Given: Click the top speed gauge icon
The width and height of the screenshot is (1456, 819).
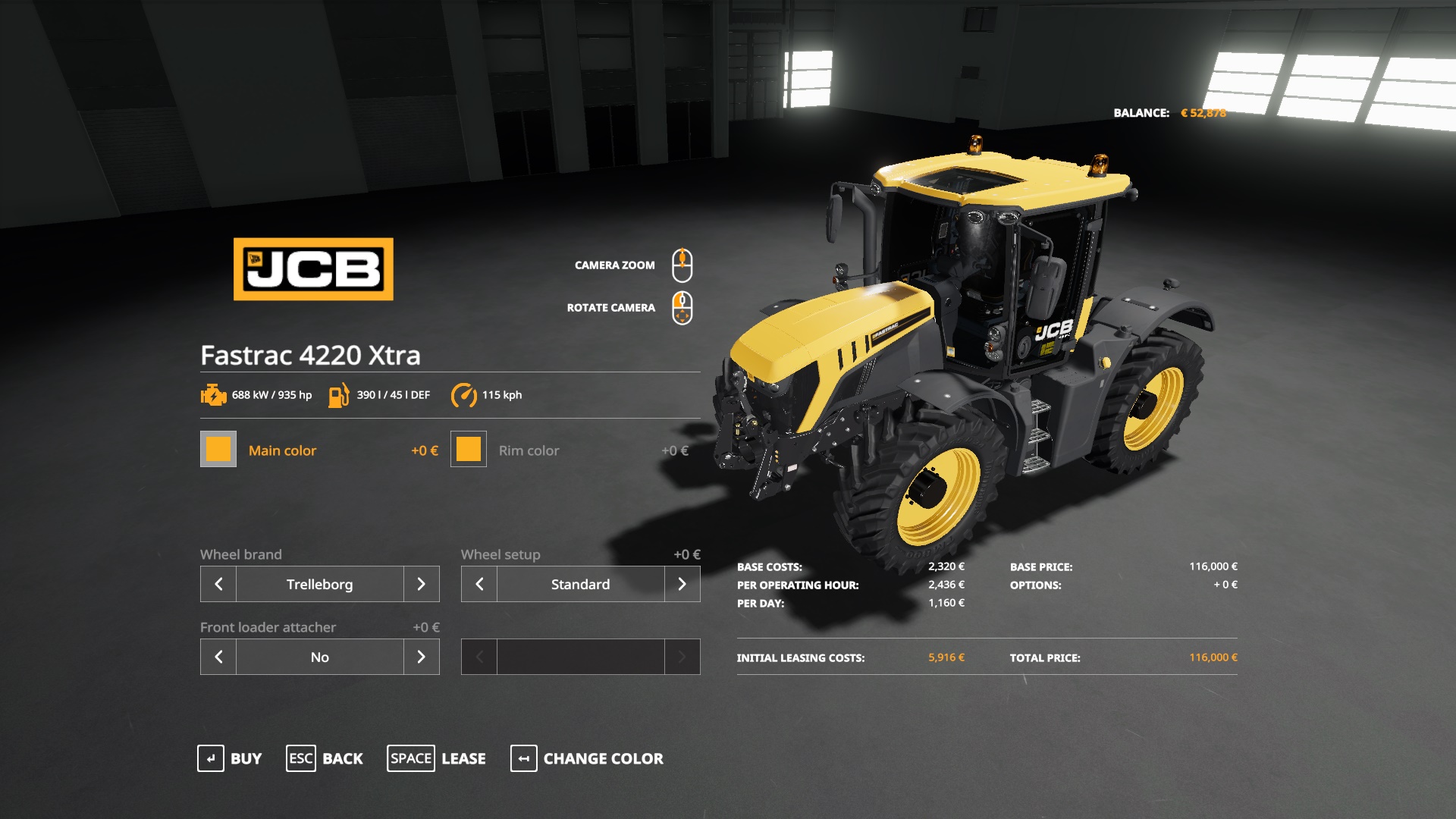Looking at the screenshot, I should (x=465, y=394).
